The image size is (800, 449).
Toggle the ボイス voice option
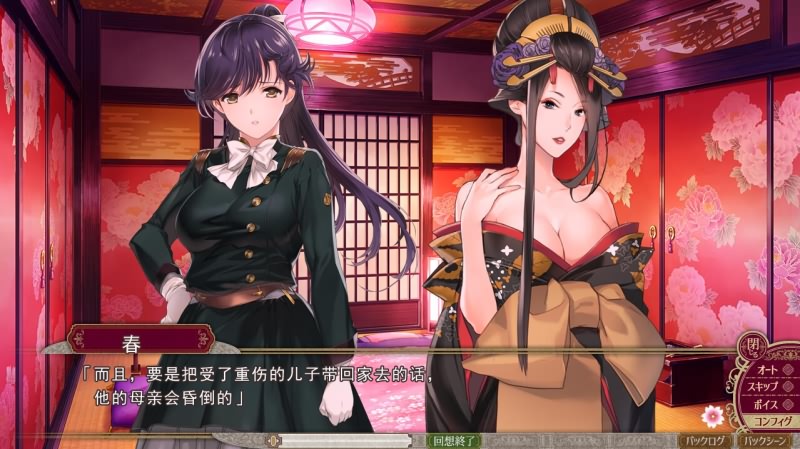(x=767, y=405)
